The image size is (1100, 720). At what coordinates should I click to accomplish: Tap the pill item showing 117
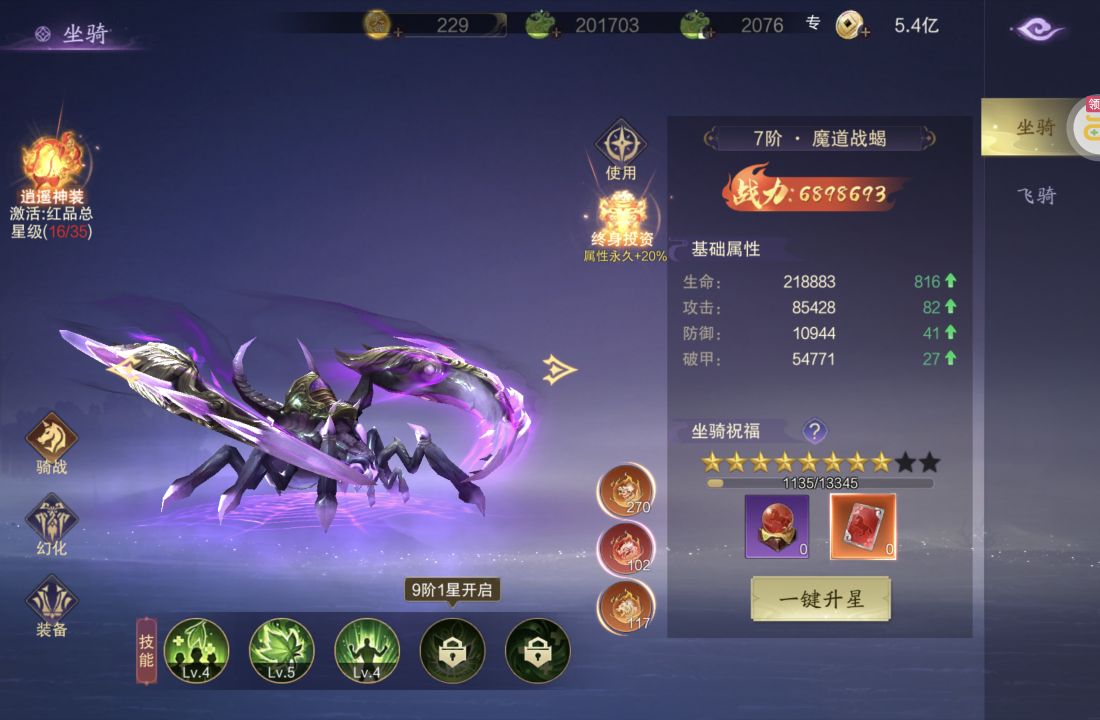(x=626, y=606)
